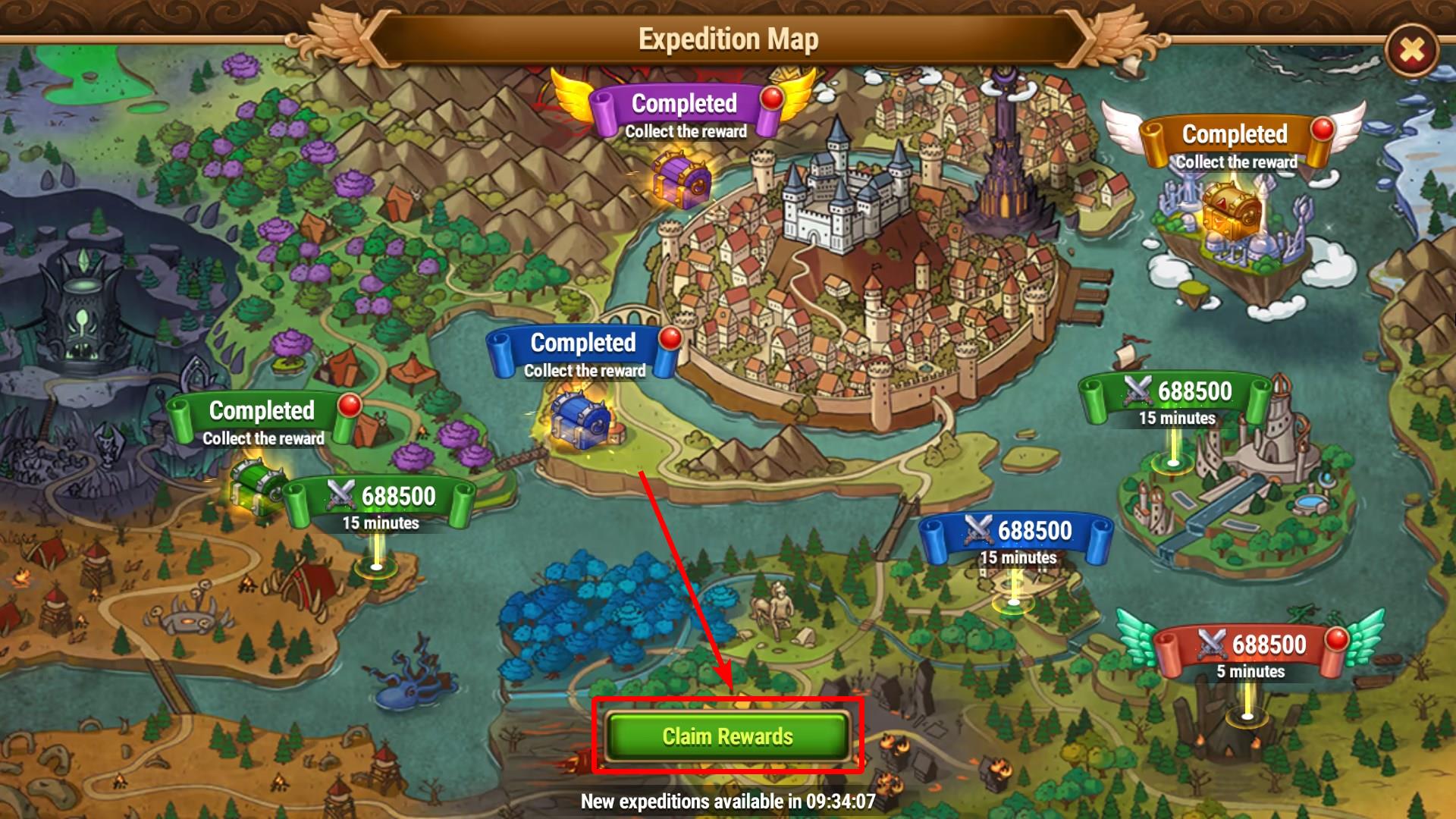Click the green Claim Rewards button
Image resolution: width=1456 pixels, height=819 pixels.
tap(727, 736)
